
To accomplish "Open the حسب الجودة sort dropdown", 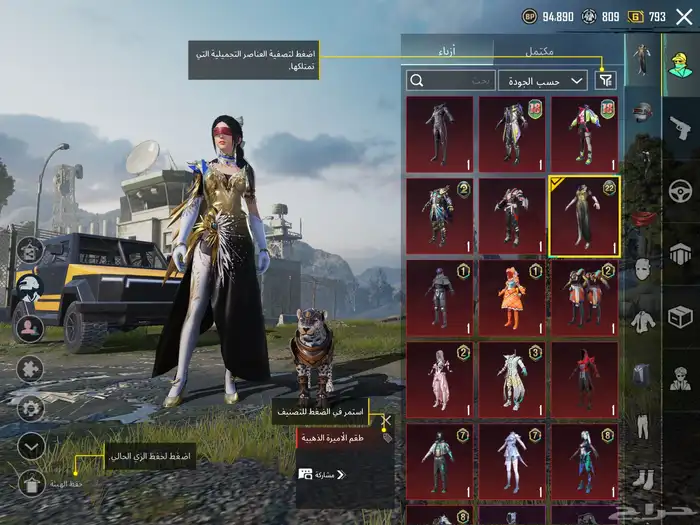I will click(544, 80).
